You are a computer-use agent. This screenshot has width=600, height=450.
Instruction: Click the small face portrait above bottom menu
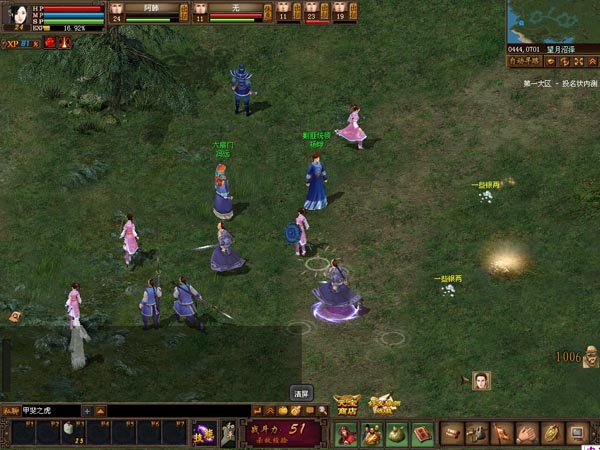pos(482,380)
